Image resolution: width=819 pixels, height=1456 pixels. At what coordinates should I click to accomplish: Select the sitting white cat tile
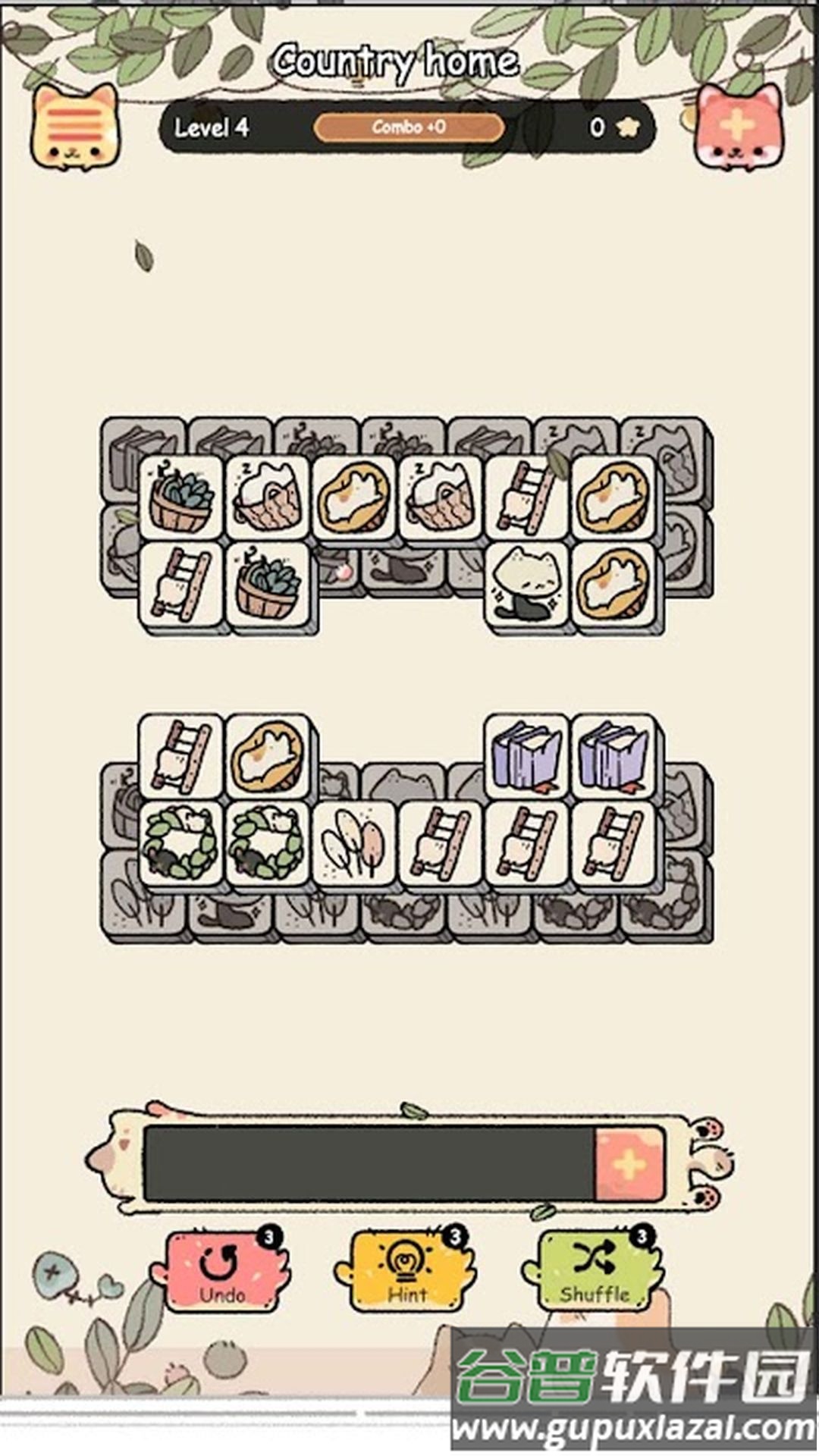pos(526,582)
